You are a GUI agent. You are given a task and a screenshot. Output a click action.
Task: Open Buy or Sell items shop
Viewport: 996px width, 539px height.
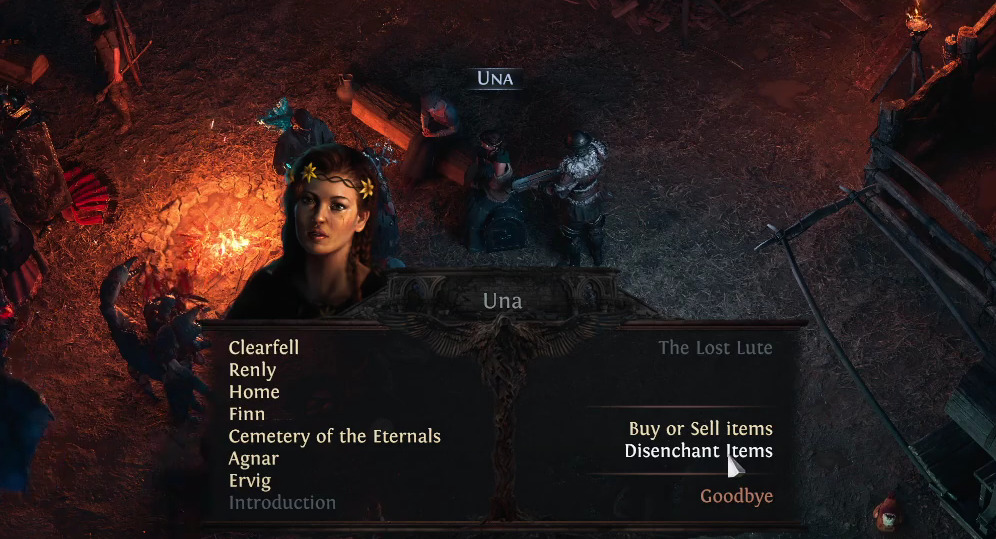[x=700, y=429]
